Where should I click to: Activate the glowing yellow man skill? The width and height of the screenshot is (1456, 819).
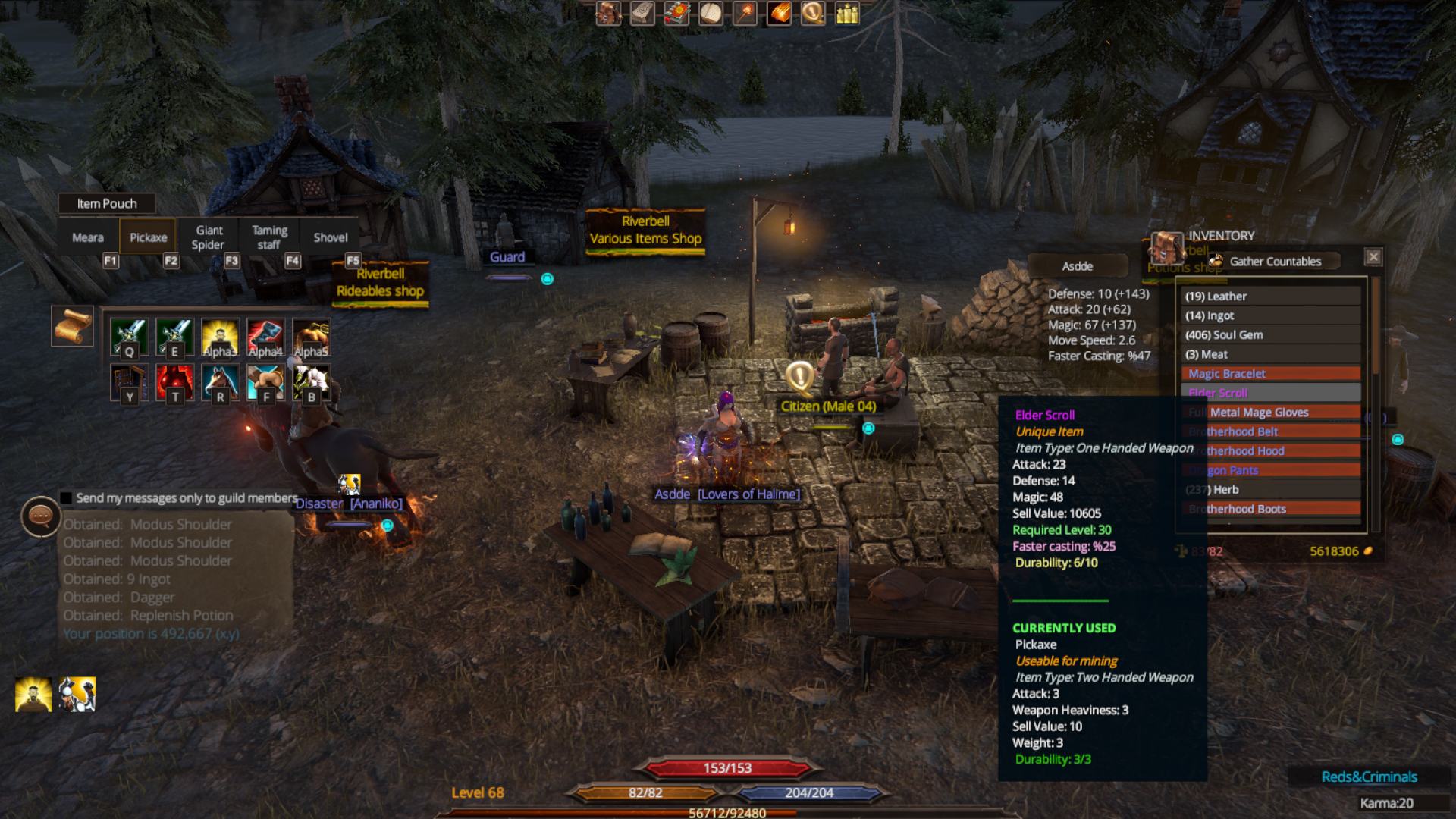click(x=220, y=337)
